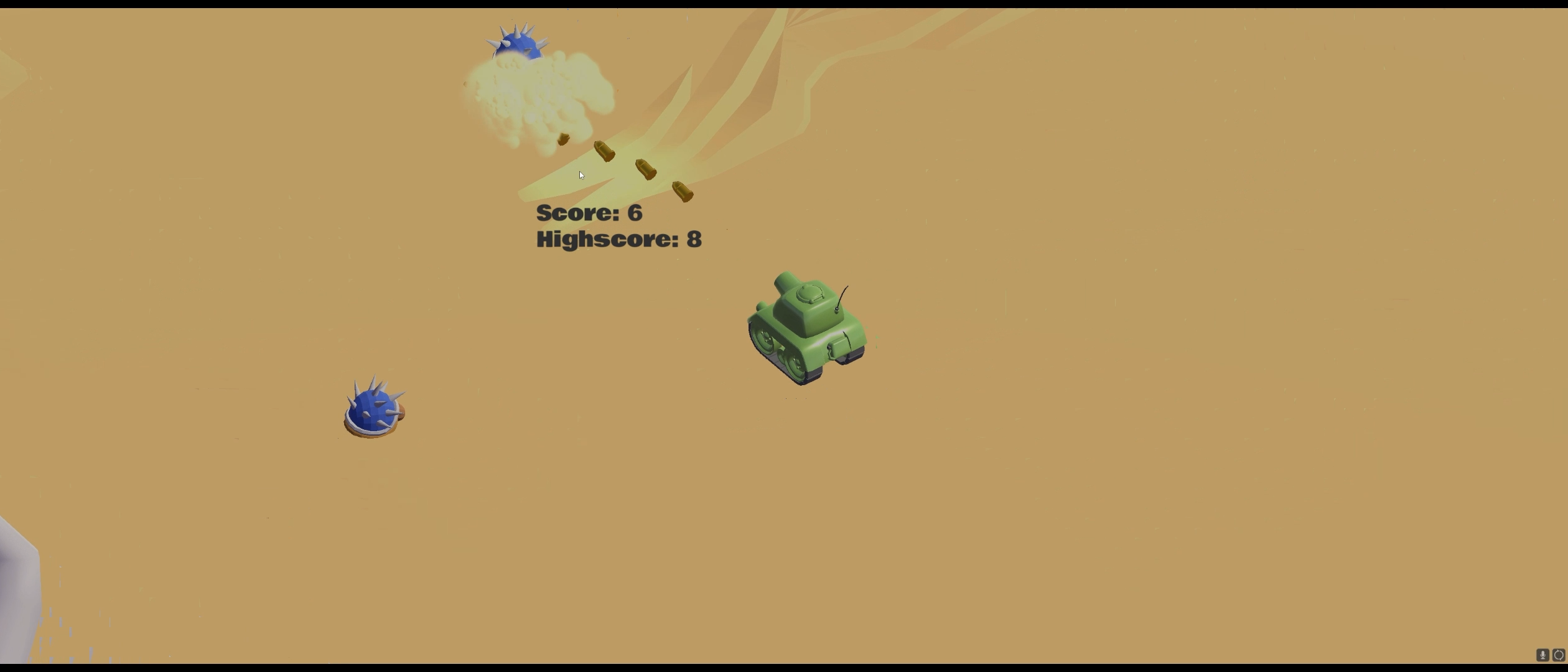The image size is (1568, 672).
Task: Click the rightmost shell casing
Action: coord(683,193)
